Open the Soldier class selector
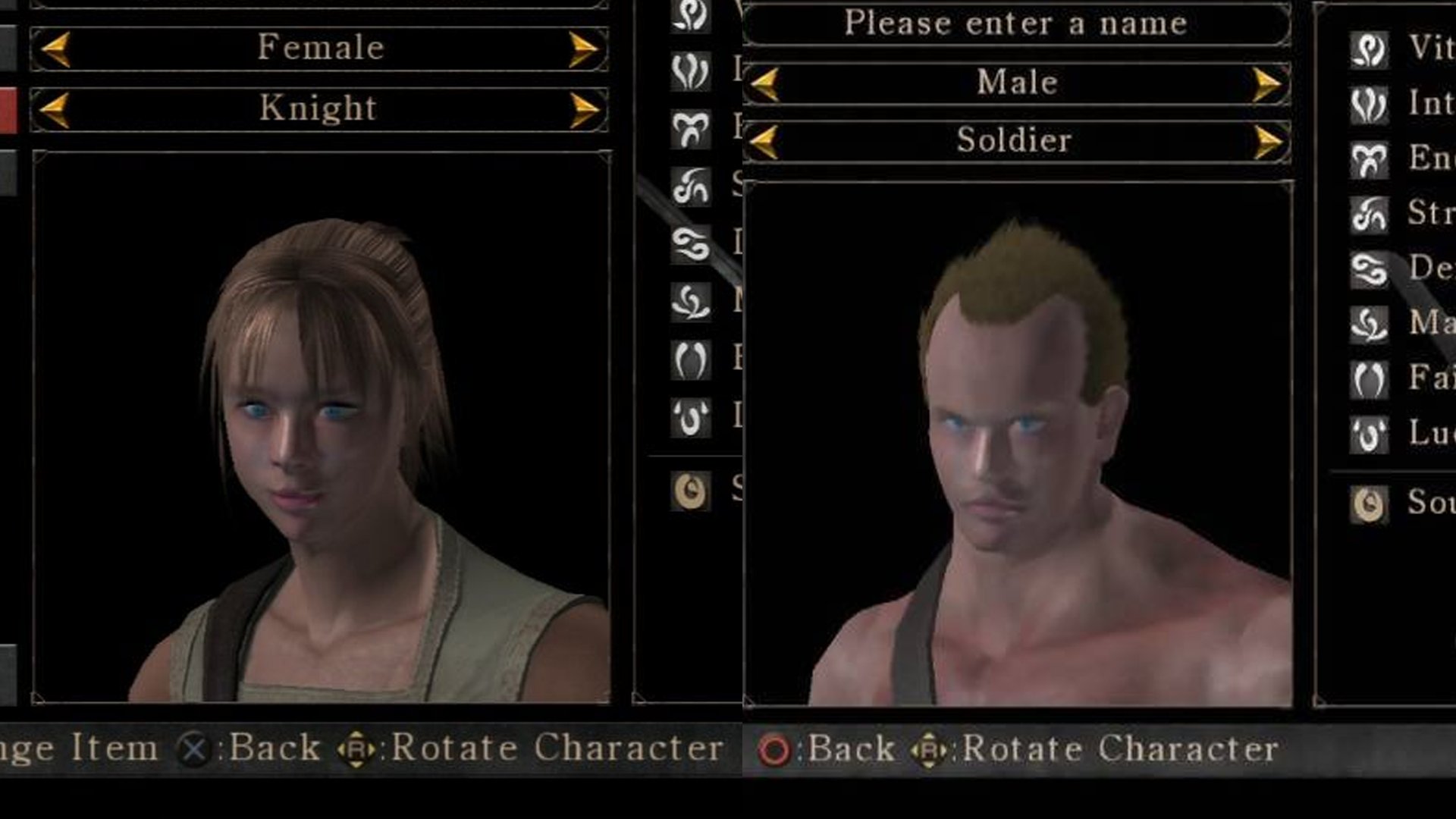 1014,142
